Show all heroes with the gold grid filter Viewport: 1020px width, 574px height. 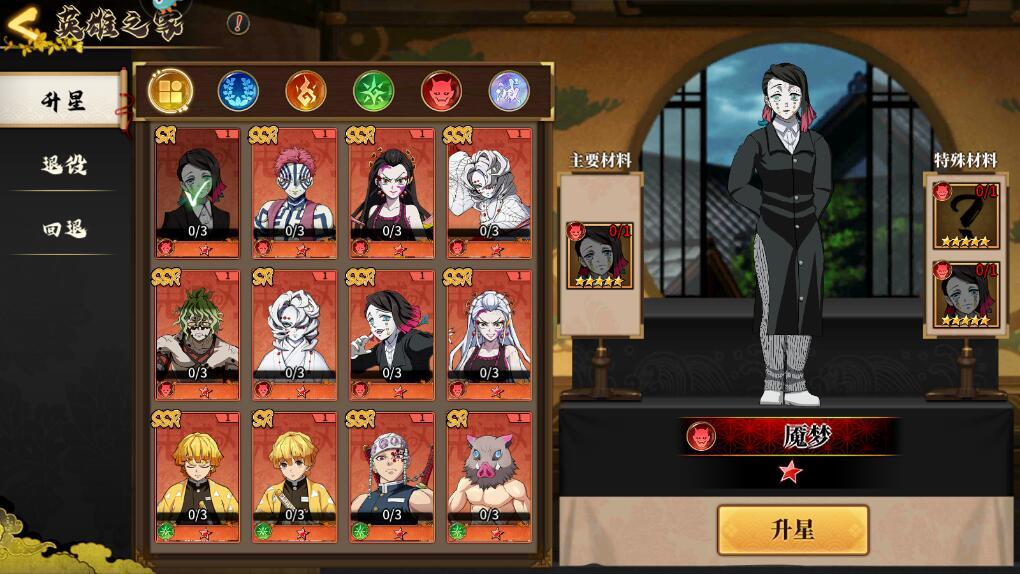pos(171,91)
